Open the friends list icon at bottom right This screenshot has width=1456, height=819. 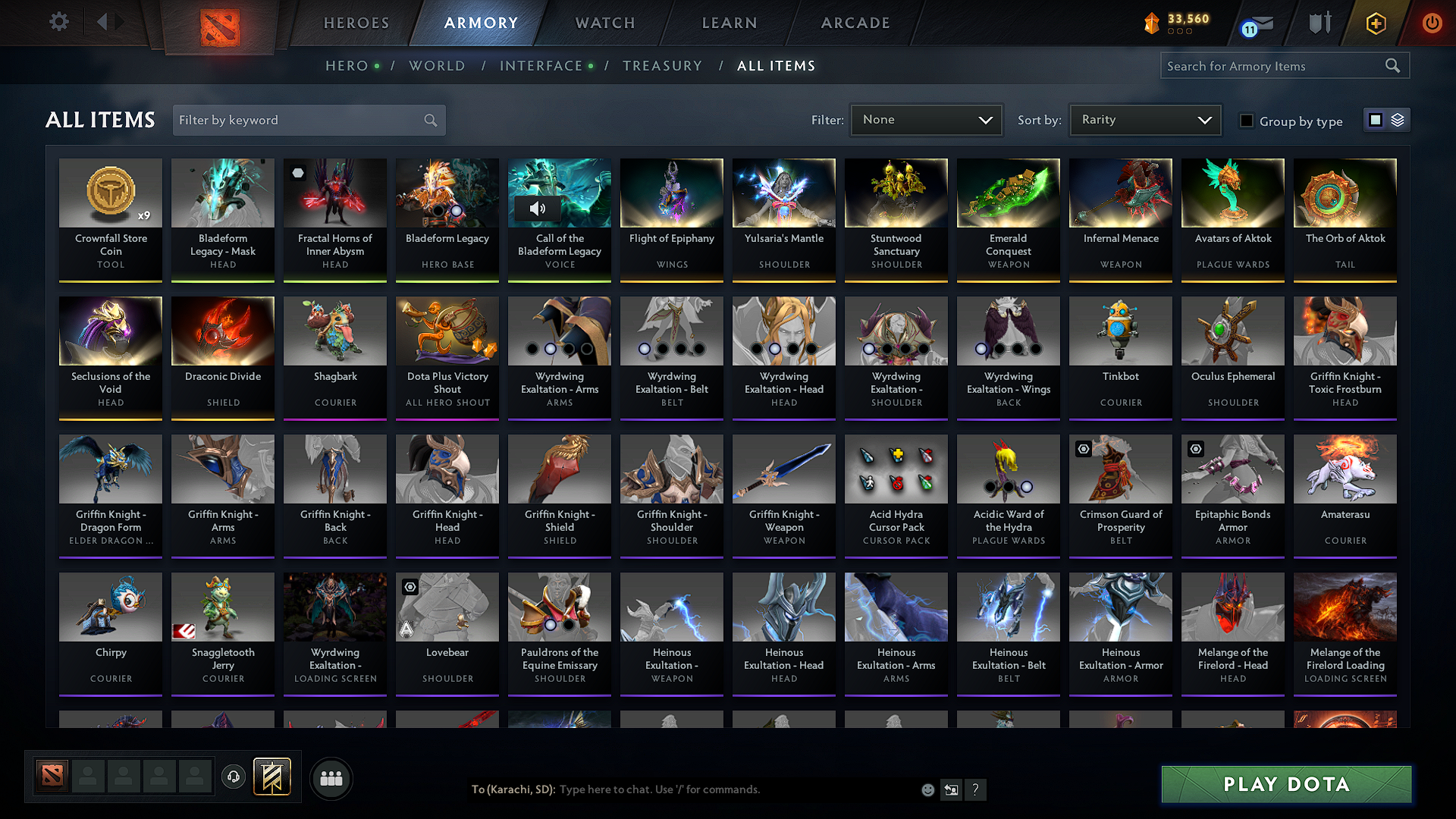click(x=331, y=778)
